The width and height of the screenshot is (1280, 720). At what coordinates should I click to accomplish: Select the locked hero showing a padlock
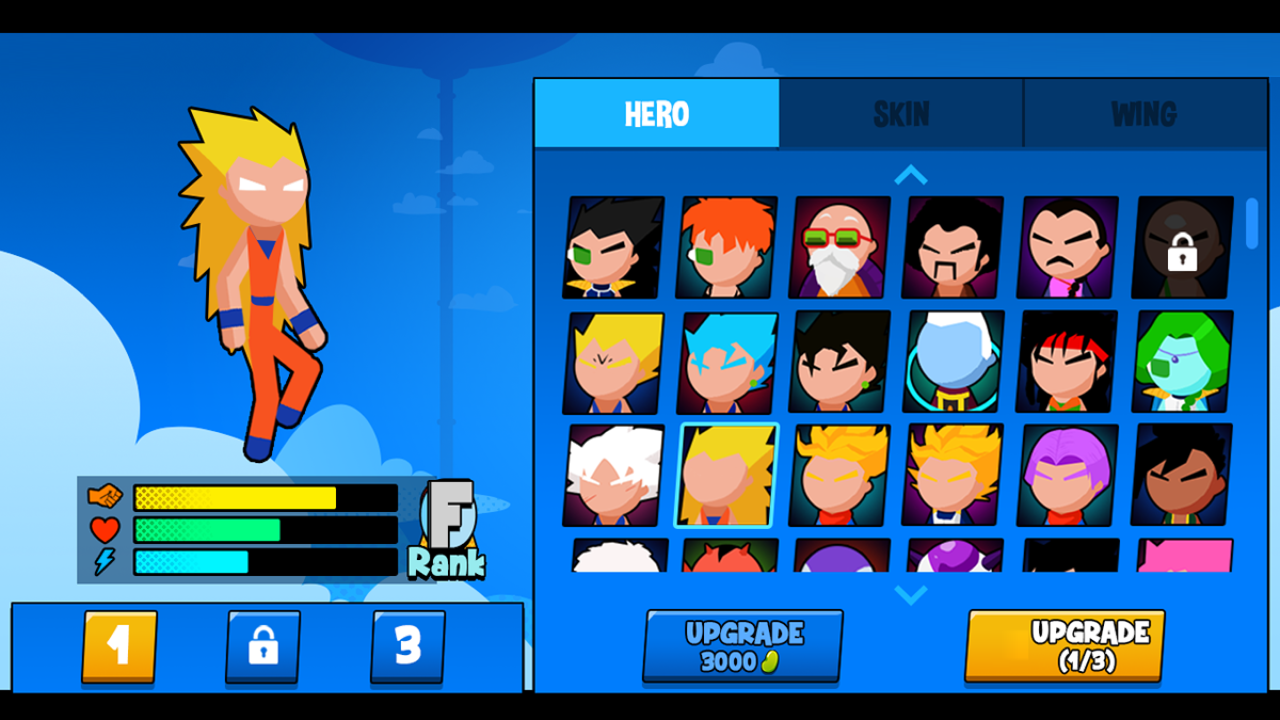[x=1184, y=248]
